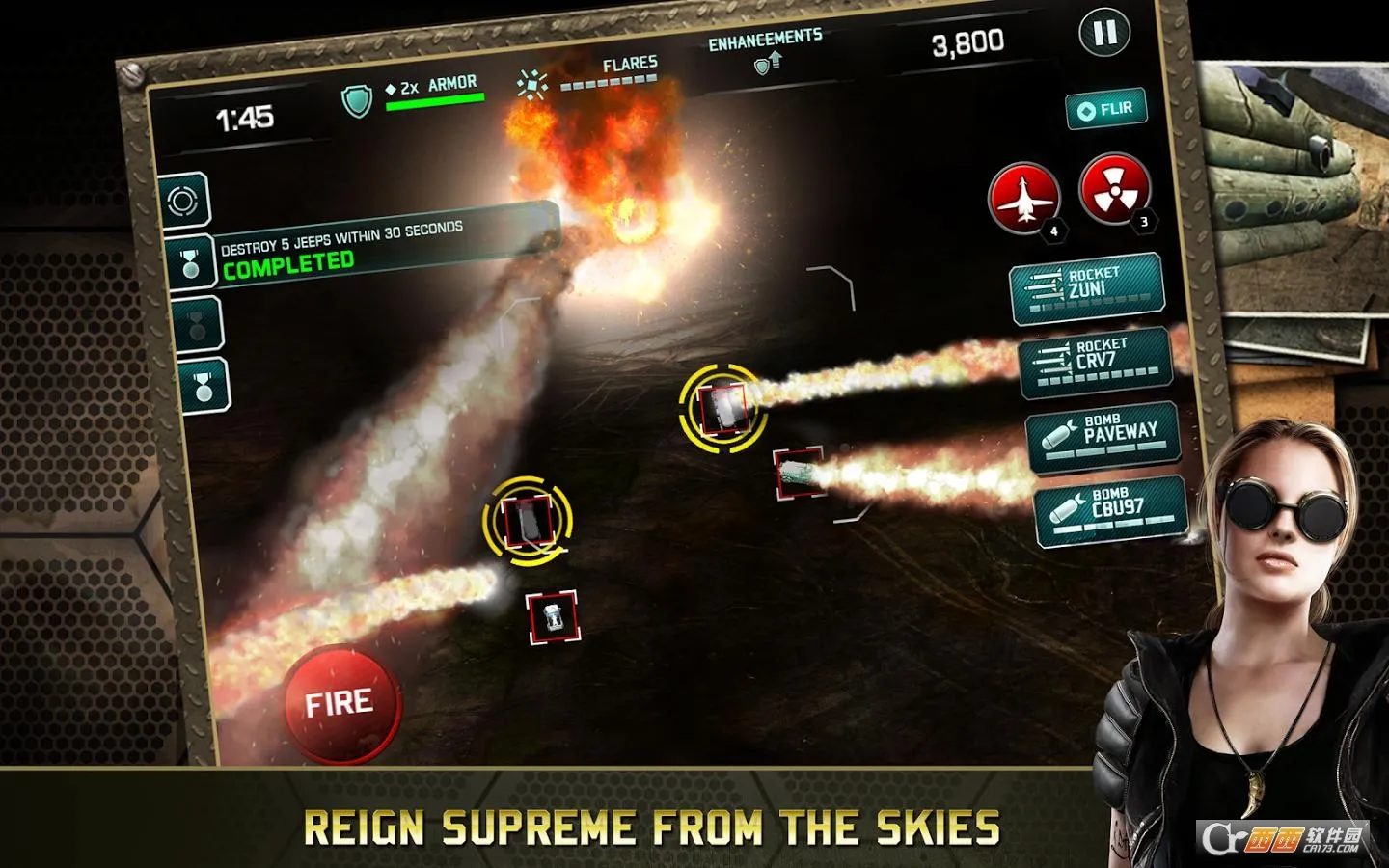This screenshot has height=868, width=1389.
Task: Toggle FLIR vision mode
Action: coord(1106,109)
